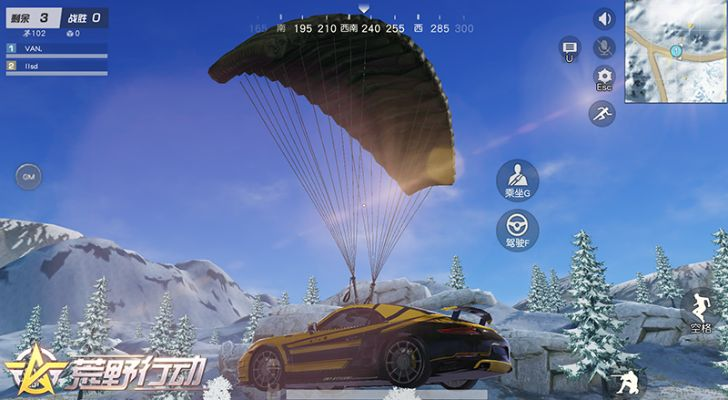Unmute the microphone icon
Viewport: 728px width, 400px height.
[x=604, y=47]
